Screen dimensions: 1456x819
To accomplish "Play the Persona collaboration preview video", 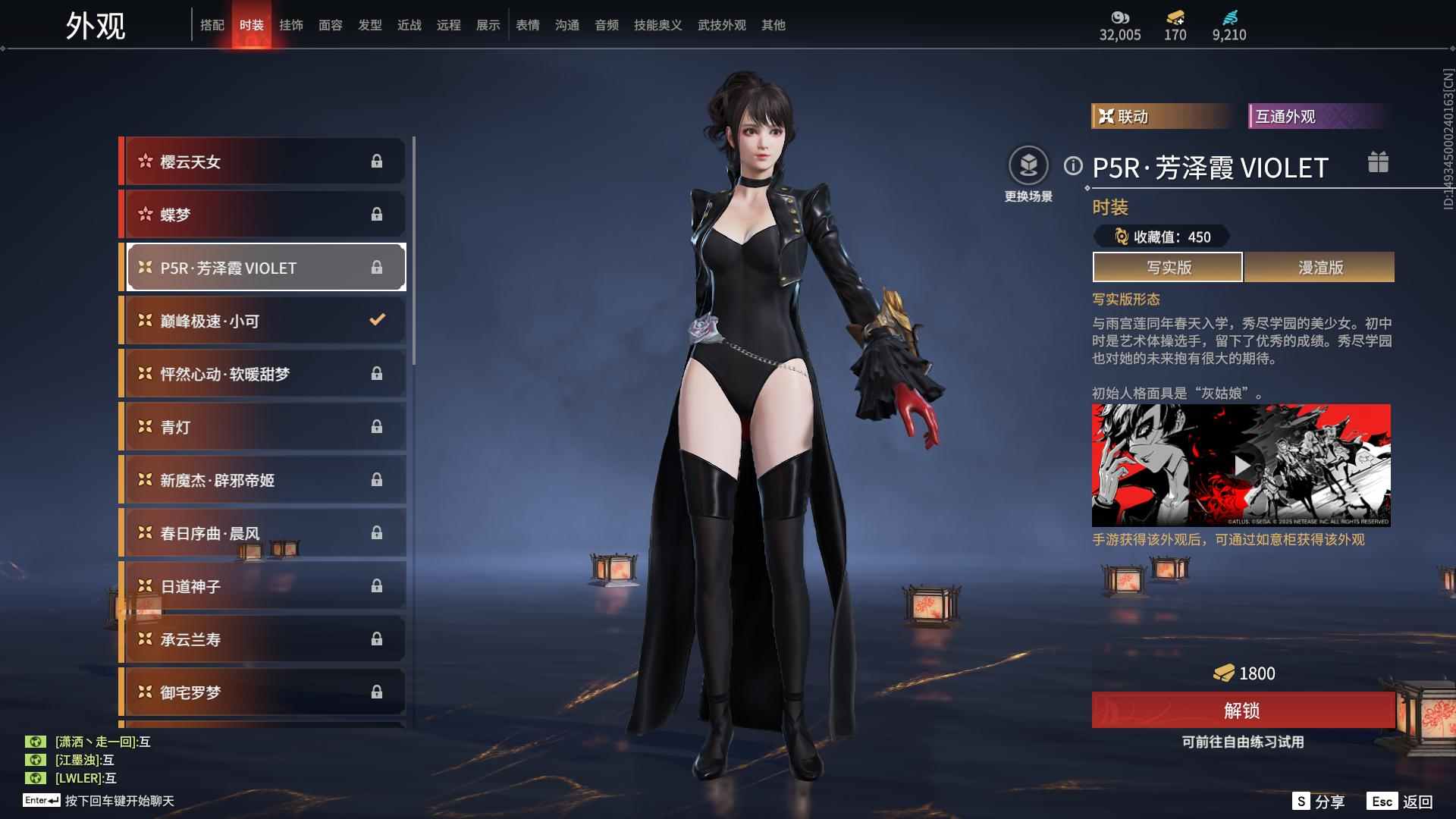I will tap(1241, 466).
